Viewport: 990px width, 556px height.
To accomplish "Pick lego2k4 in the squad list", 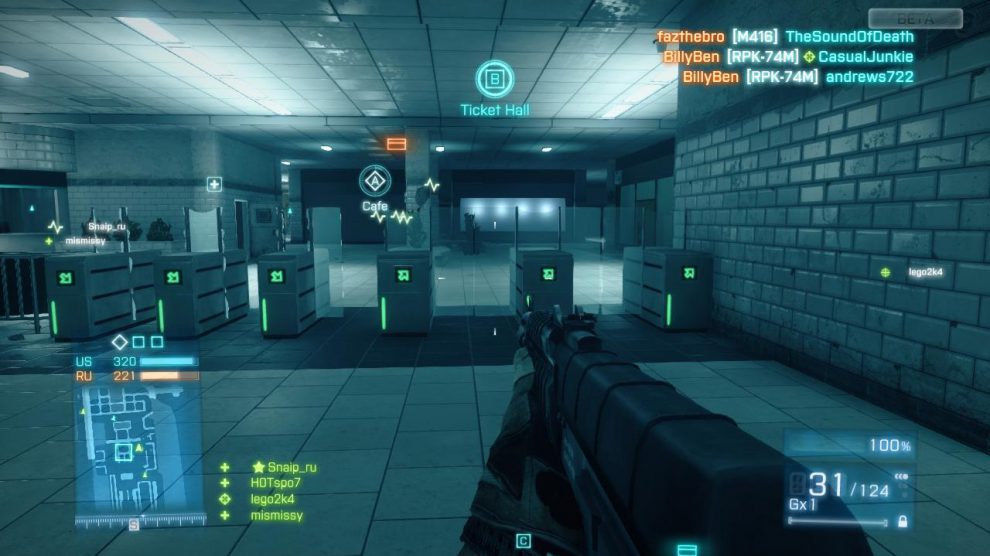I will [271, 499].
